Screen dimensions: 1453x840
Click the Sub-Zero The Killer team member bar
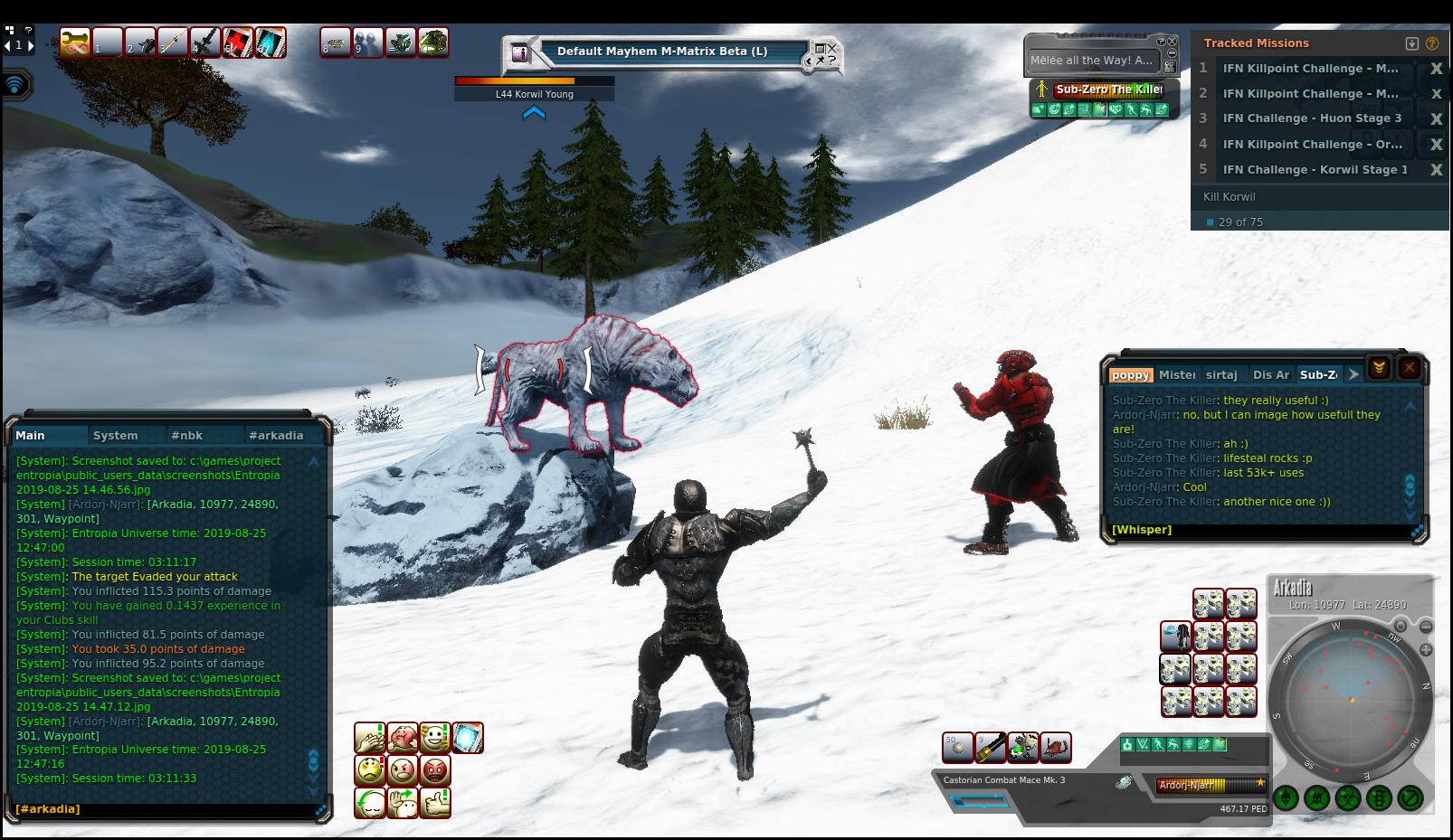click(x=1108, y=90)
